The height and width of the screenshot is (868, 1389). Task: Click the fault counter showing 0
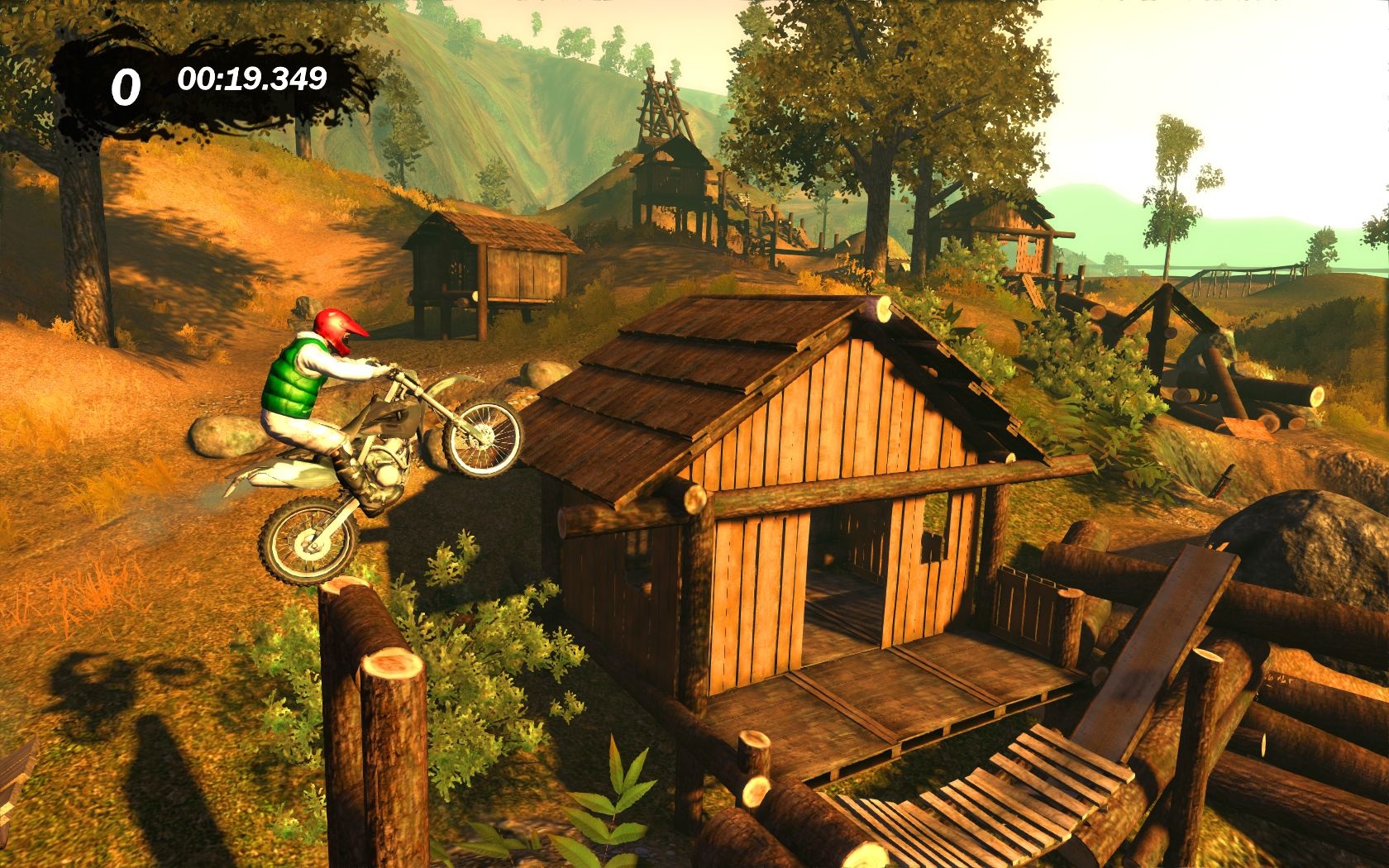point(128,83)
